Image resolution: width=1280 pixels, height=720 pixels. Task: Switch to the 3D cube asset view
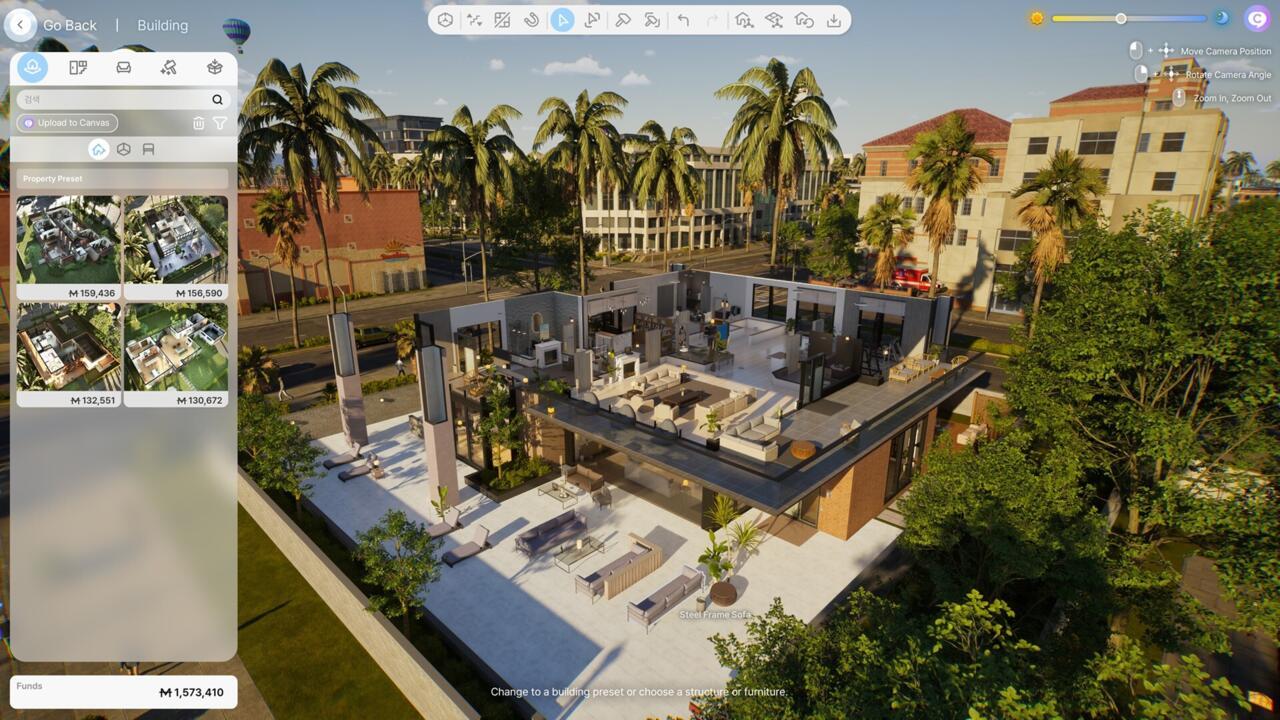pos(125,148)
